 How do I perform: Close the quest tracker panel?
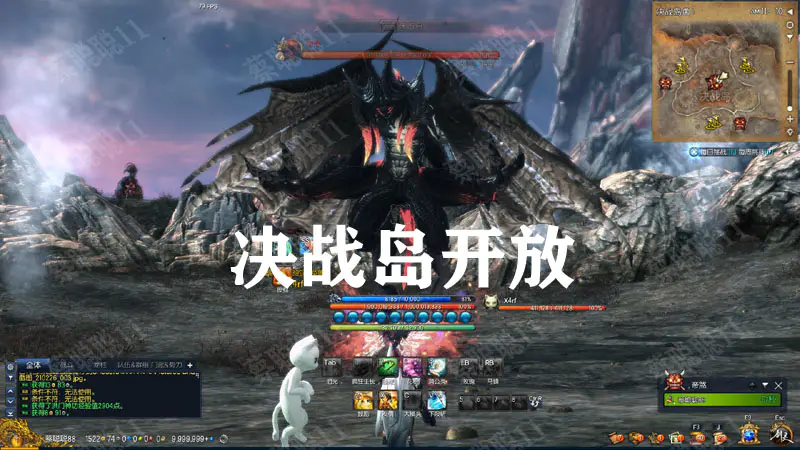[x=779, y=384]
